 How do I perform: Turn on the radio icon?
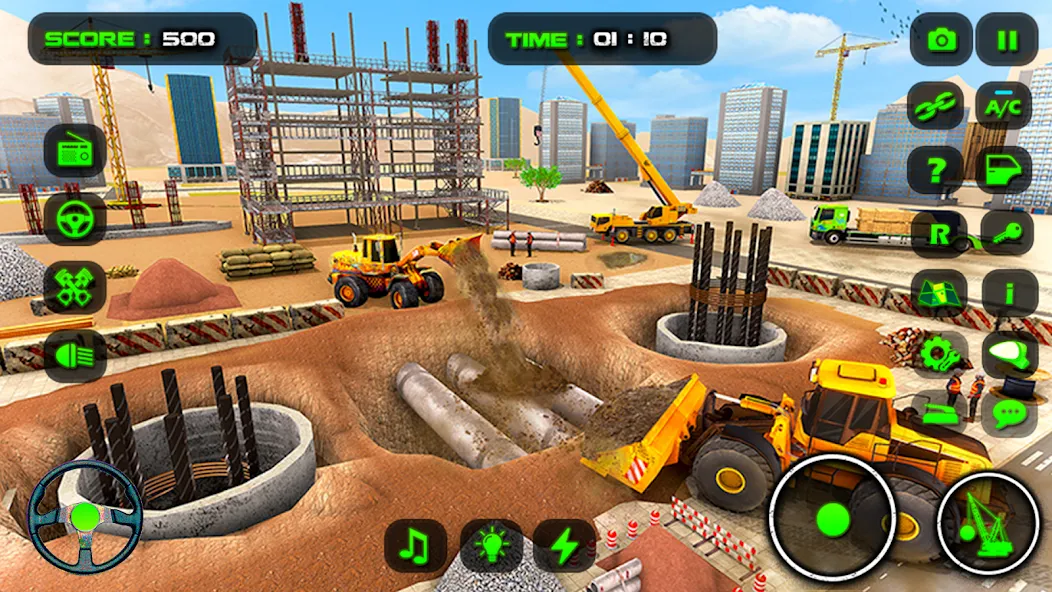75,150
